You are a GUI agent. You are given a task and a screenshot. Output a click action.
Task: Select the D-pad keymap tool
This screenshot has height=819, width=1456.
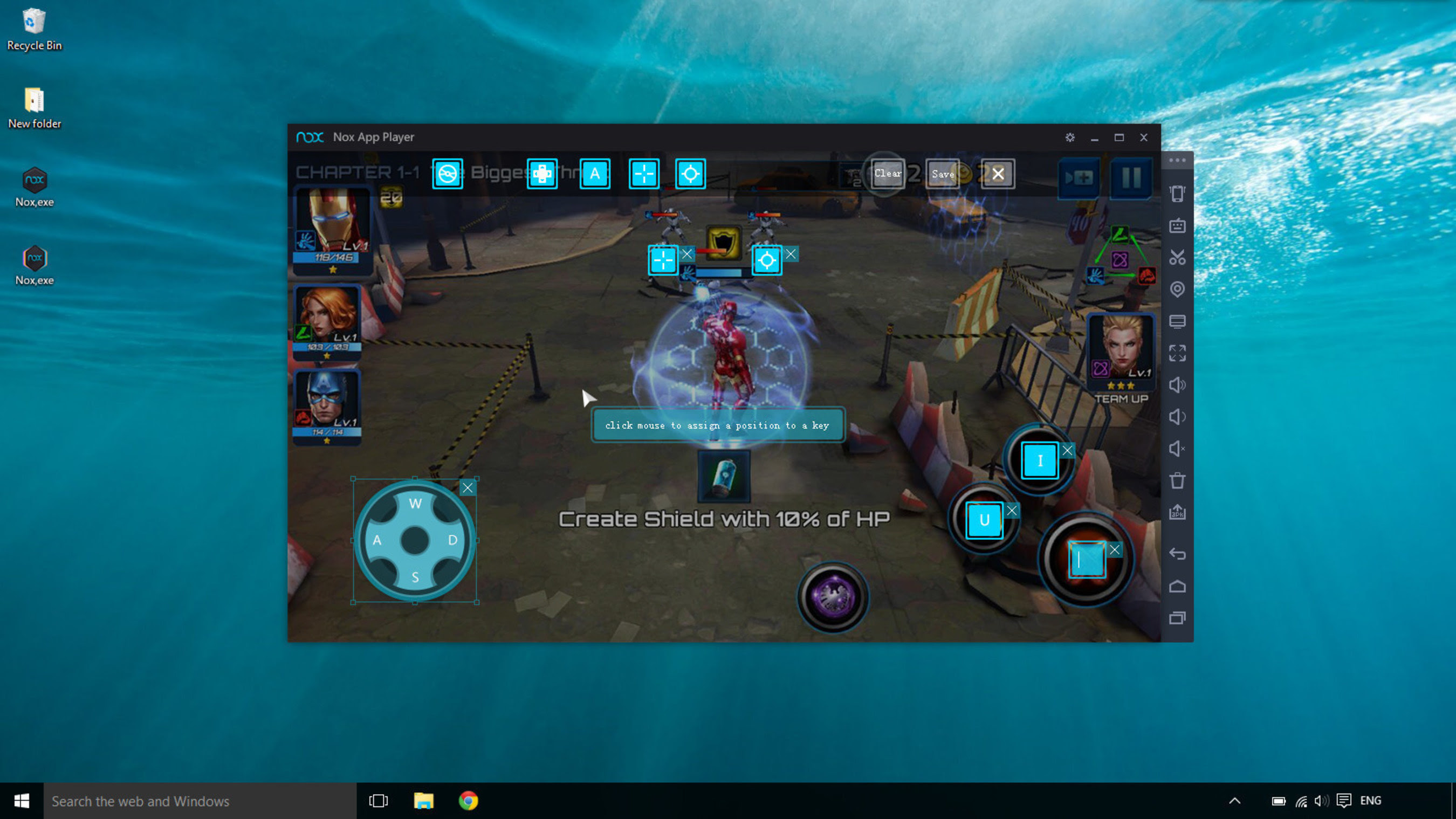pyautogui.click(x=541, y=174)
